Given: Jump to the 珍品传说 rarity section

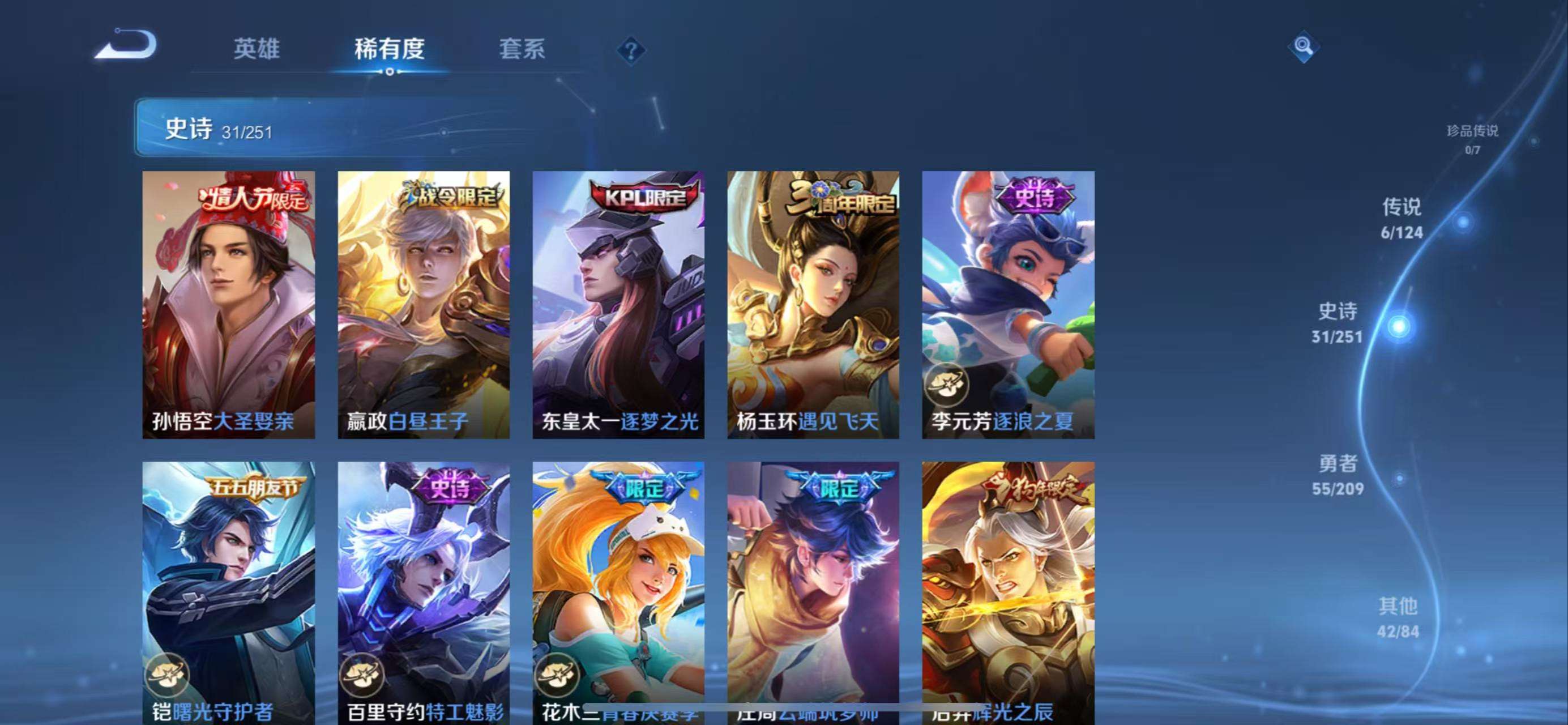Looking at the screenshot, I should (x=1472, y=138).
